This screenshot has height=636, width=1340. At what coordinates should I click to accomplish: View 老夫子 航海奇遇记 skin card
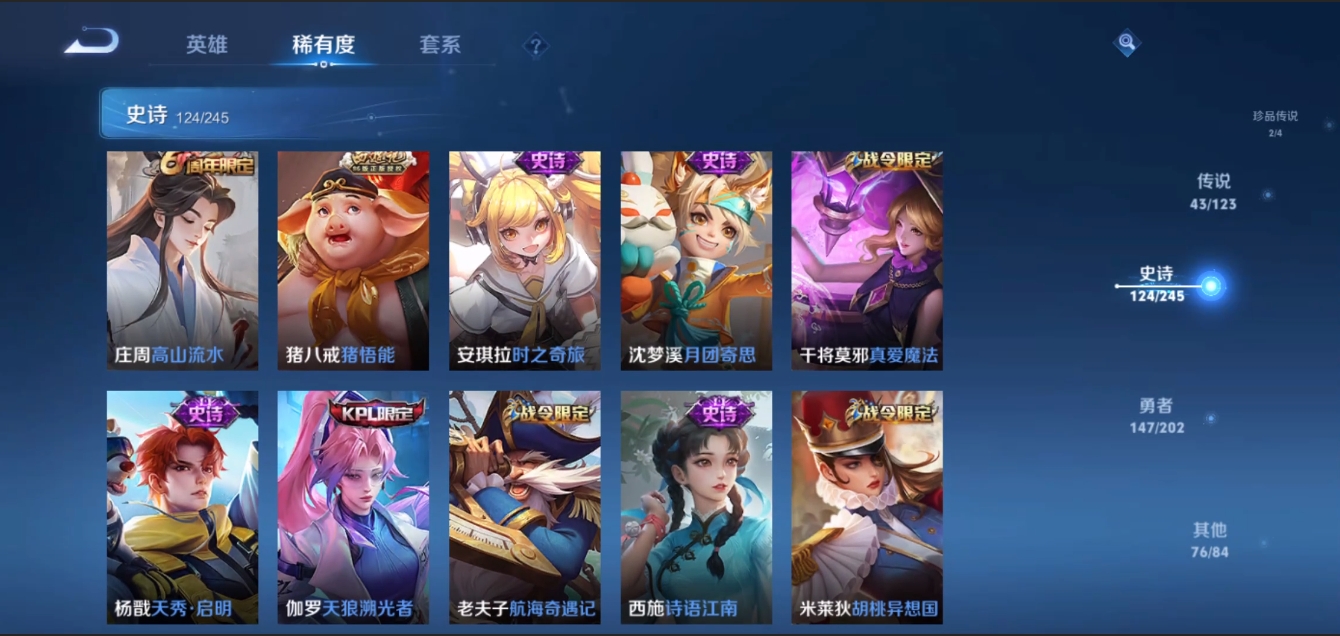525,507
